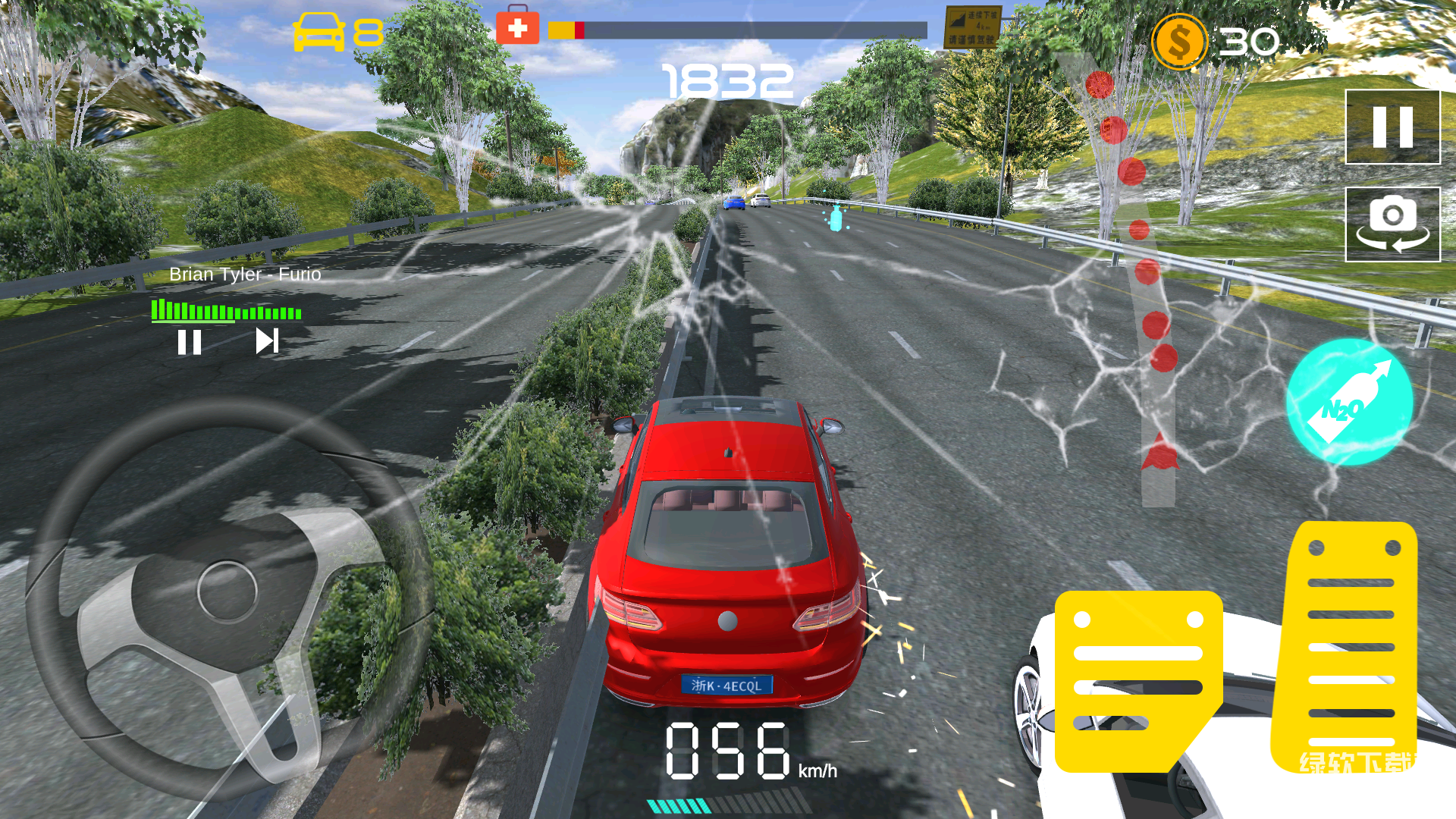This screenshot has height=819, width=1456.
Task: Pause the Brian Tyler music track
Action: [190, 342]
